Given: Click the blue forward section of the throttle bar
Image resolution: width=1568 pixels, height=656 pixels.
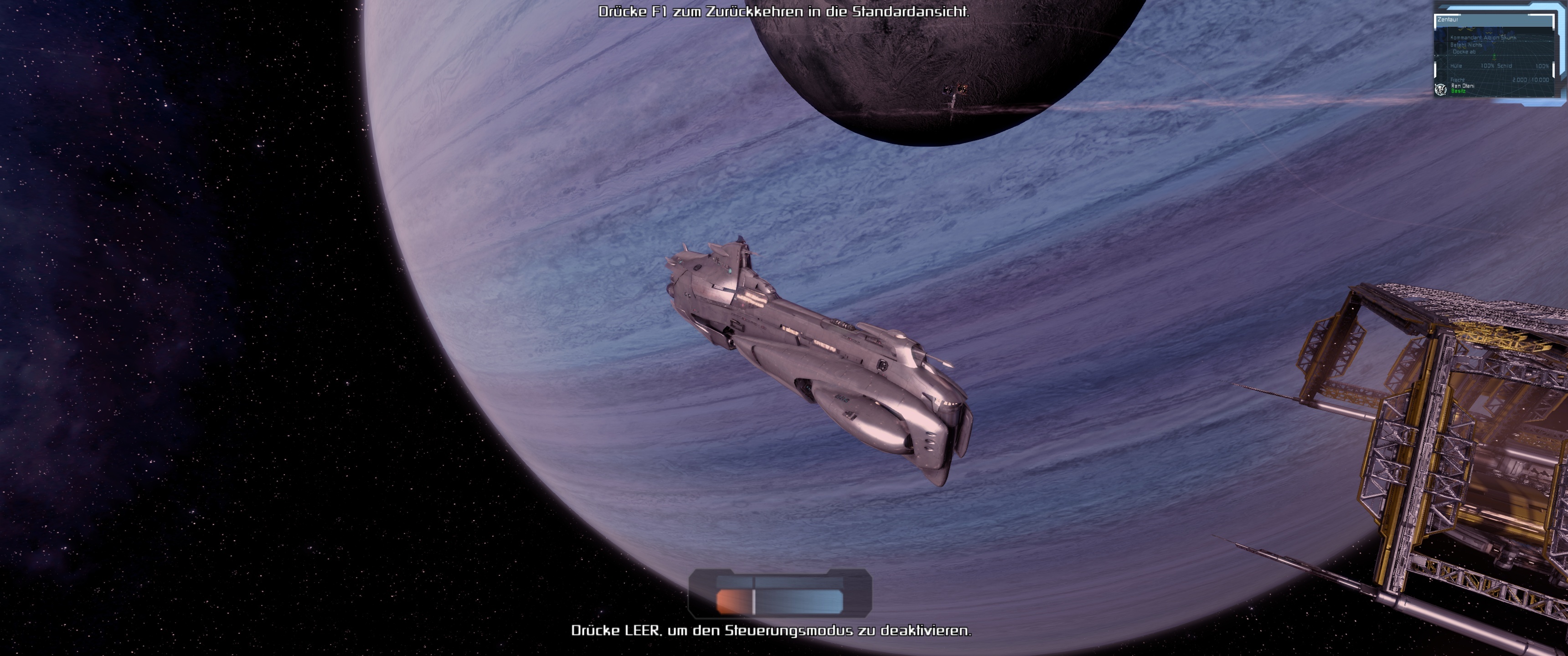Looking at the screenshot, I should (799, 601).
